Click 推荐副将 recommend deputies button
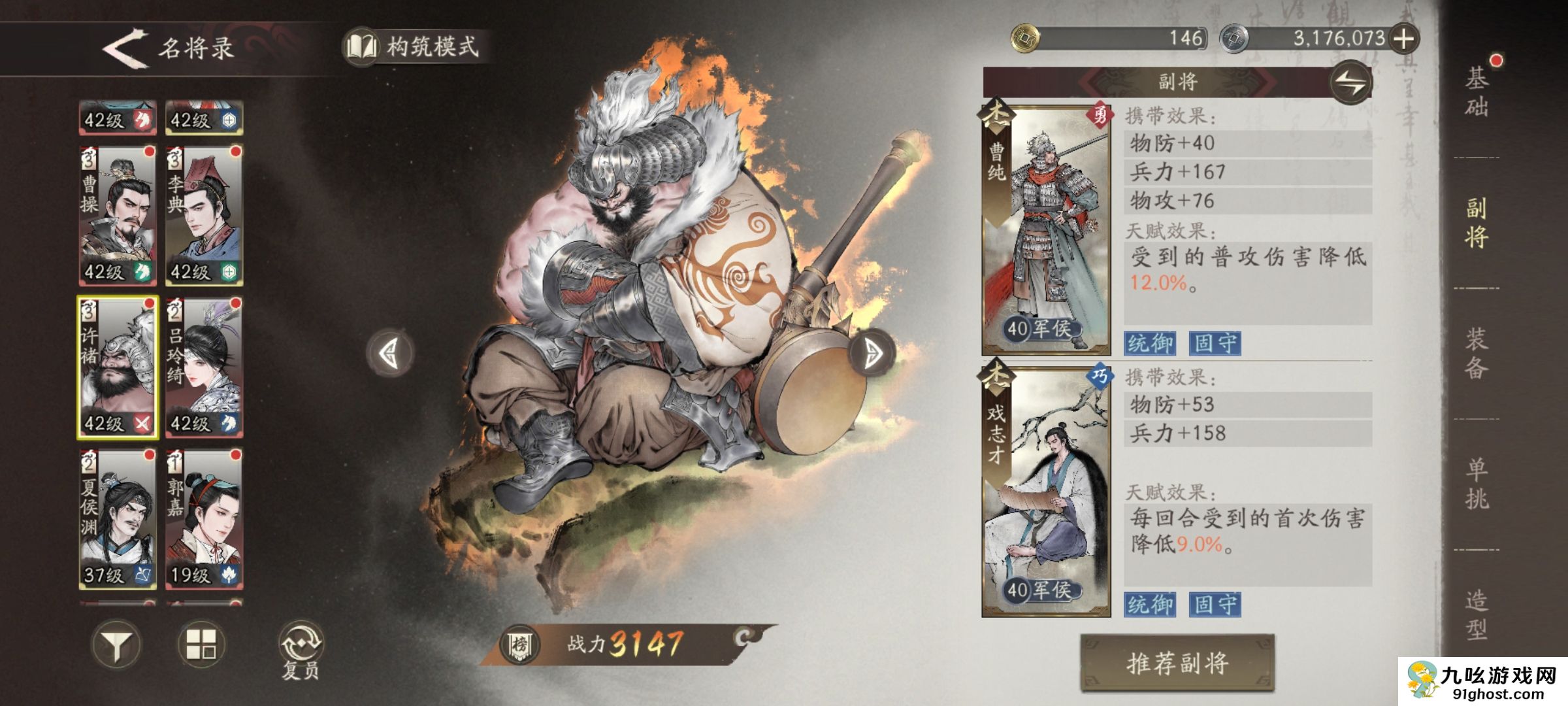 [1177, 663]
